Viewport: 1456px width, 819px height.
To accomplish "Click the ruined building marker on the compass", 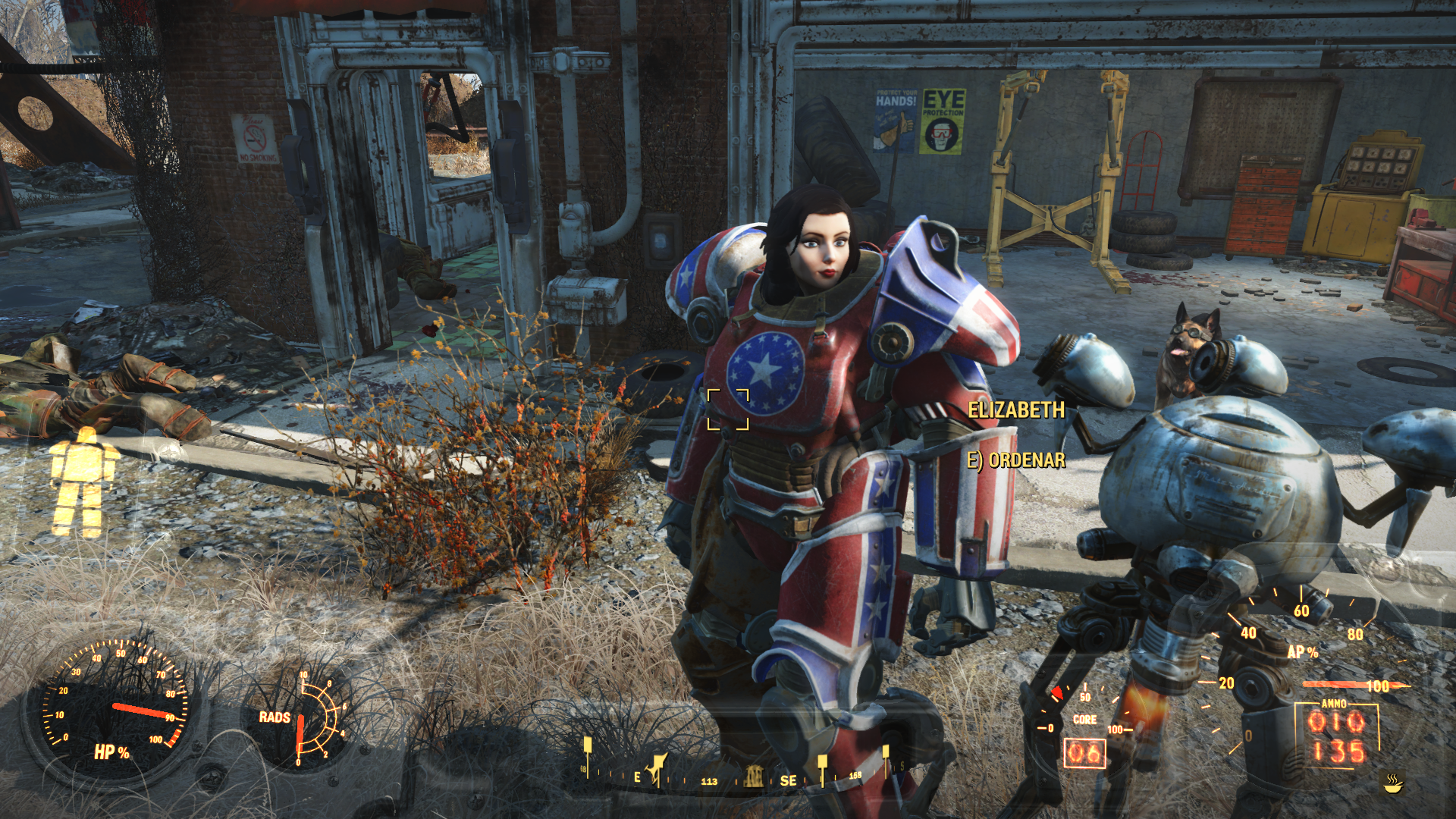I will (x=753, y=777).
